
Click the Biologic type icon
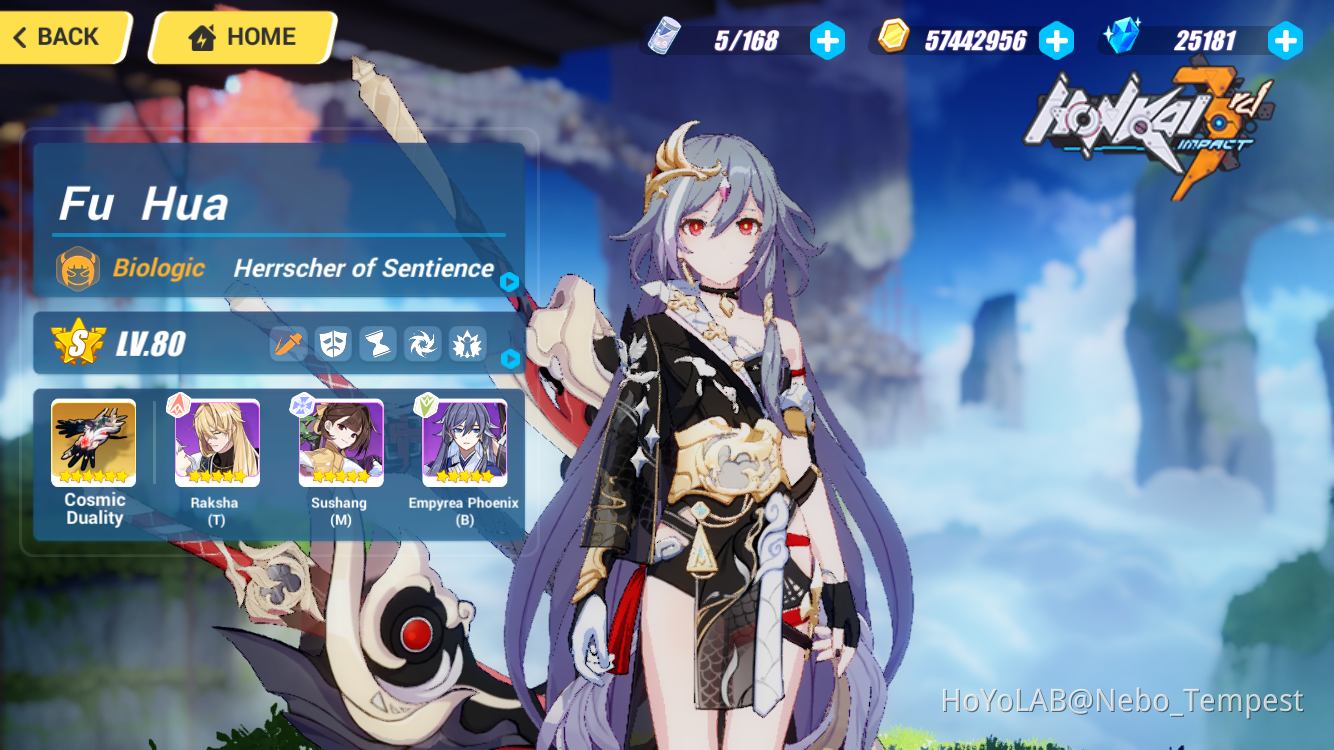[78, 267]
